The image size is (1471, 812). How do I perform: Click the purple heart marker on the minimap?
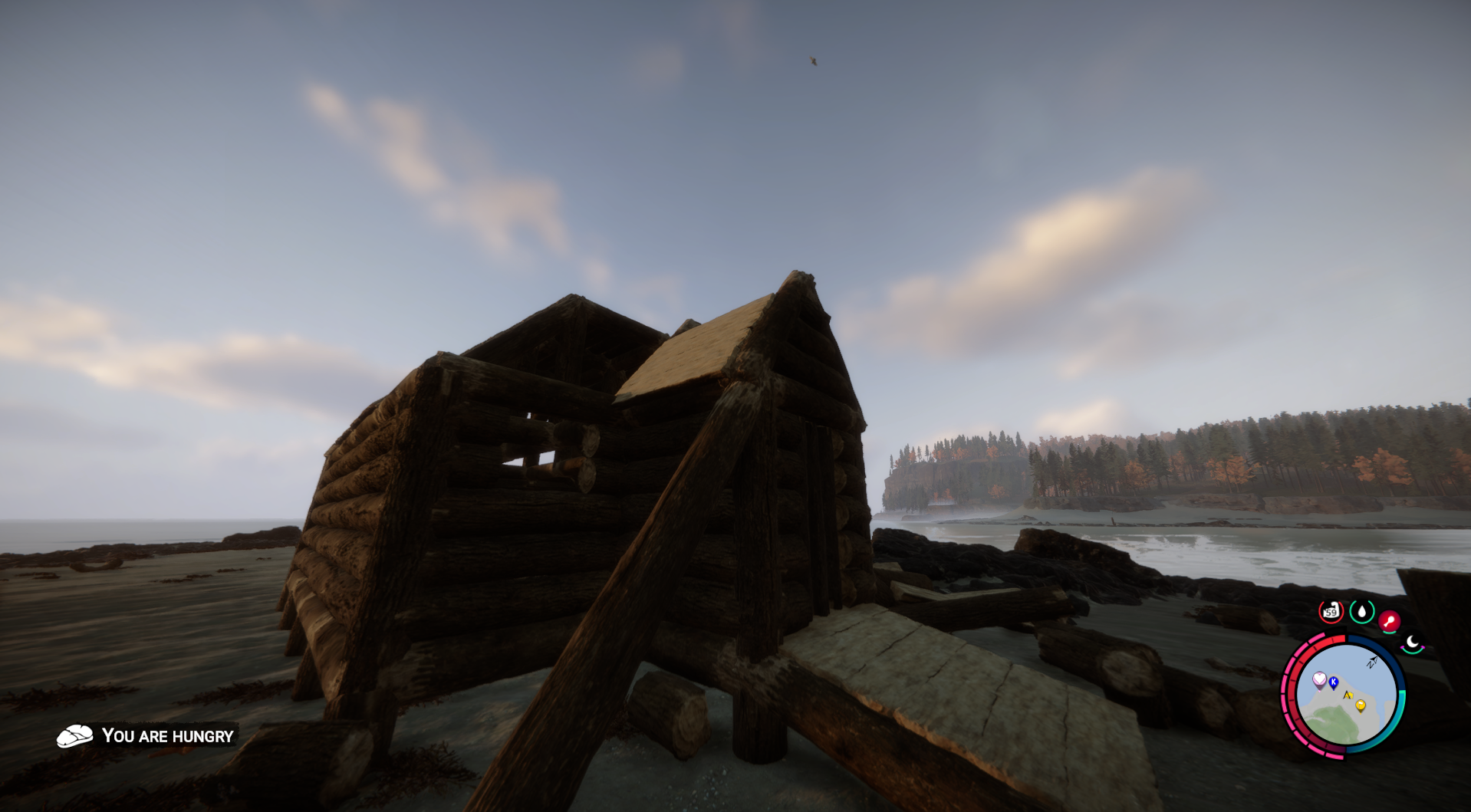[x=1320, y=679]
